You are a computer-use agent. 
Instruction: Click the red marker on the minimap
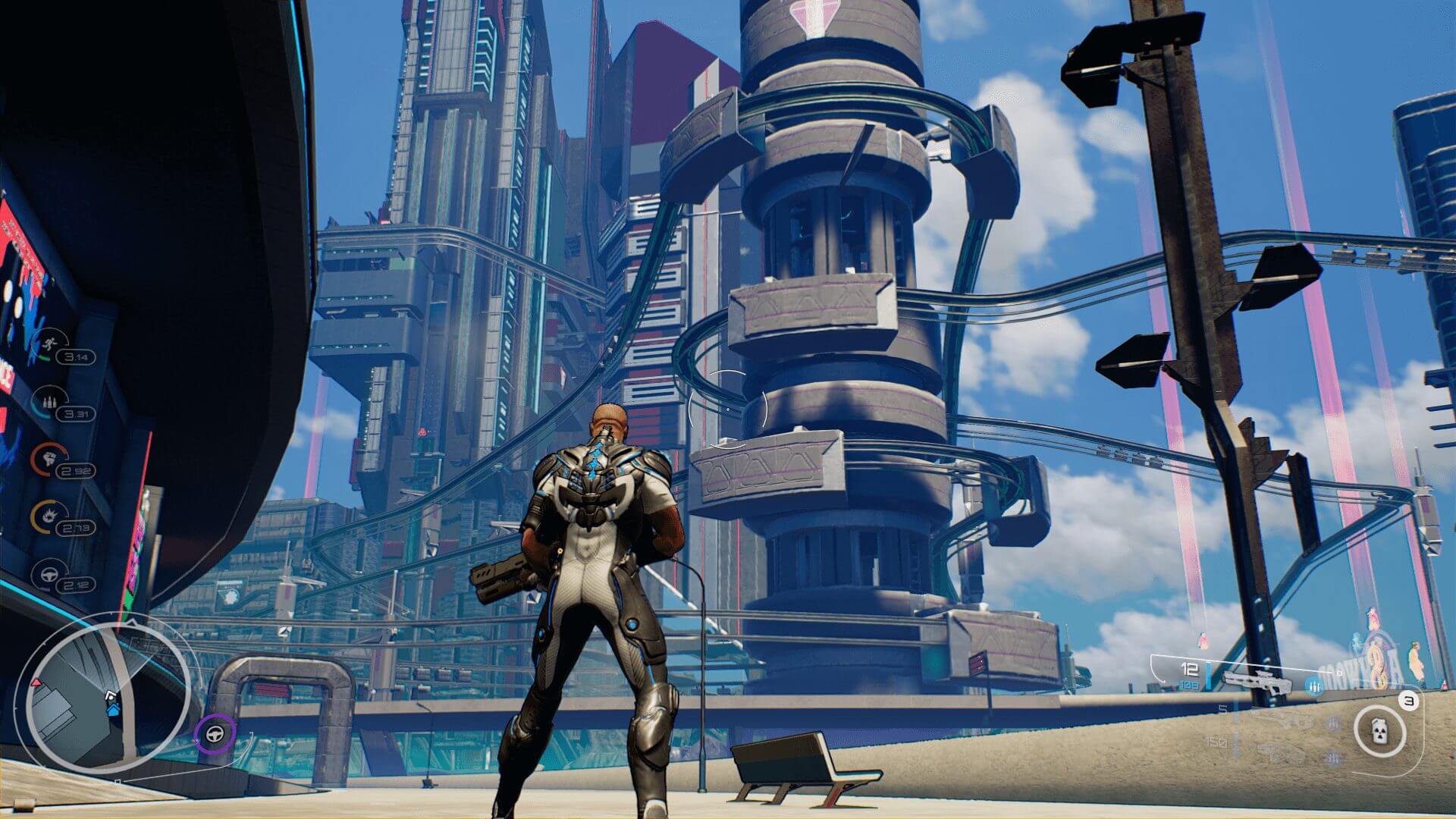click(35, 684)
